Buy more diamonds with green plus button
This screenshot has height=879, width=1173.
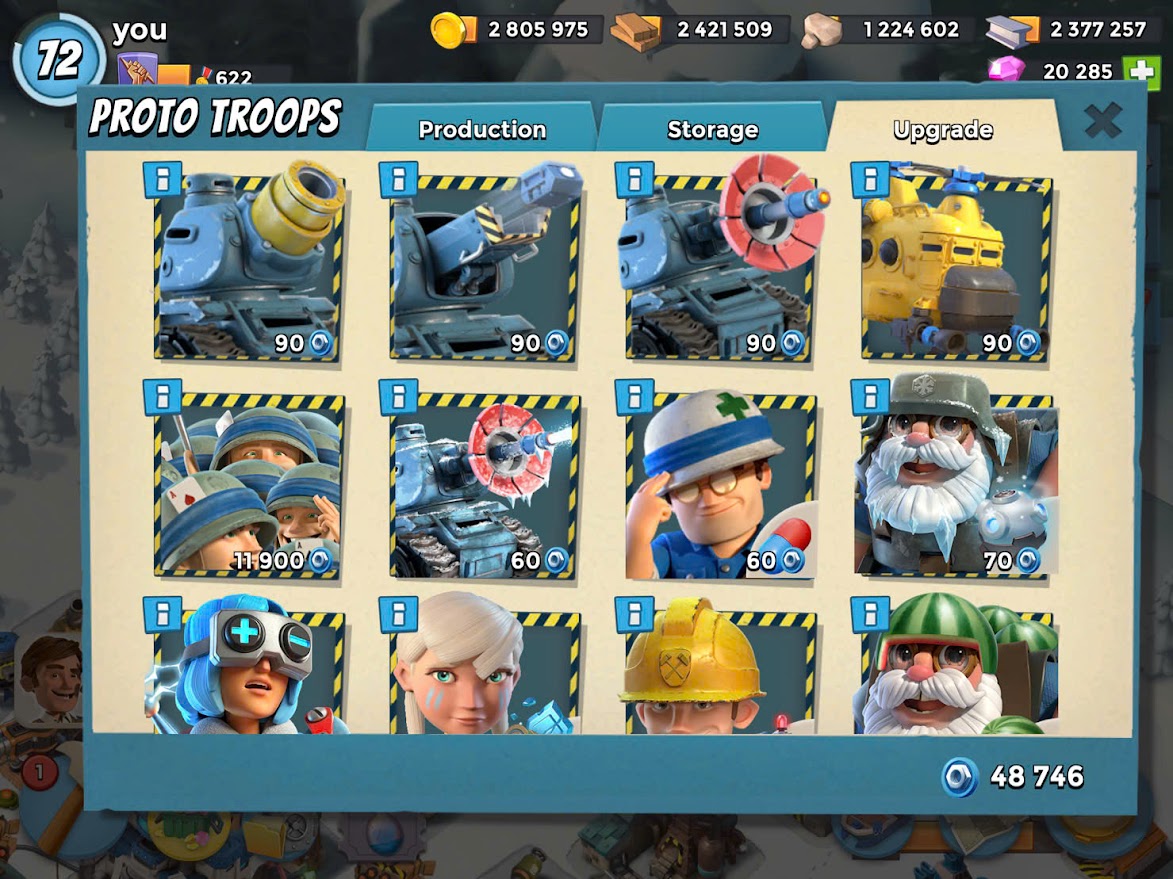coord(1140,72)
